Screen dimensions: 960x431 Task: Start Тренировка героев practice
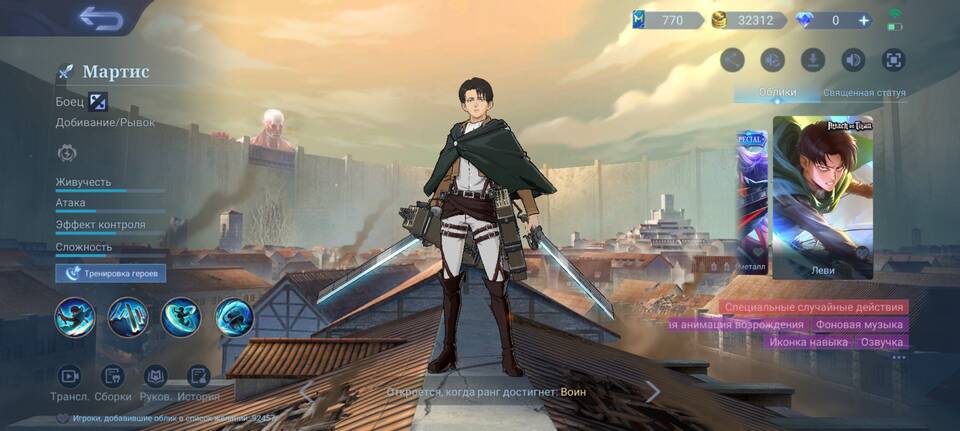tap(111, 273)
